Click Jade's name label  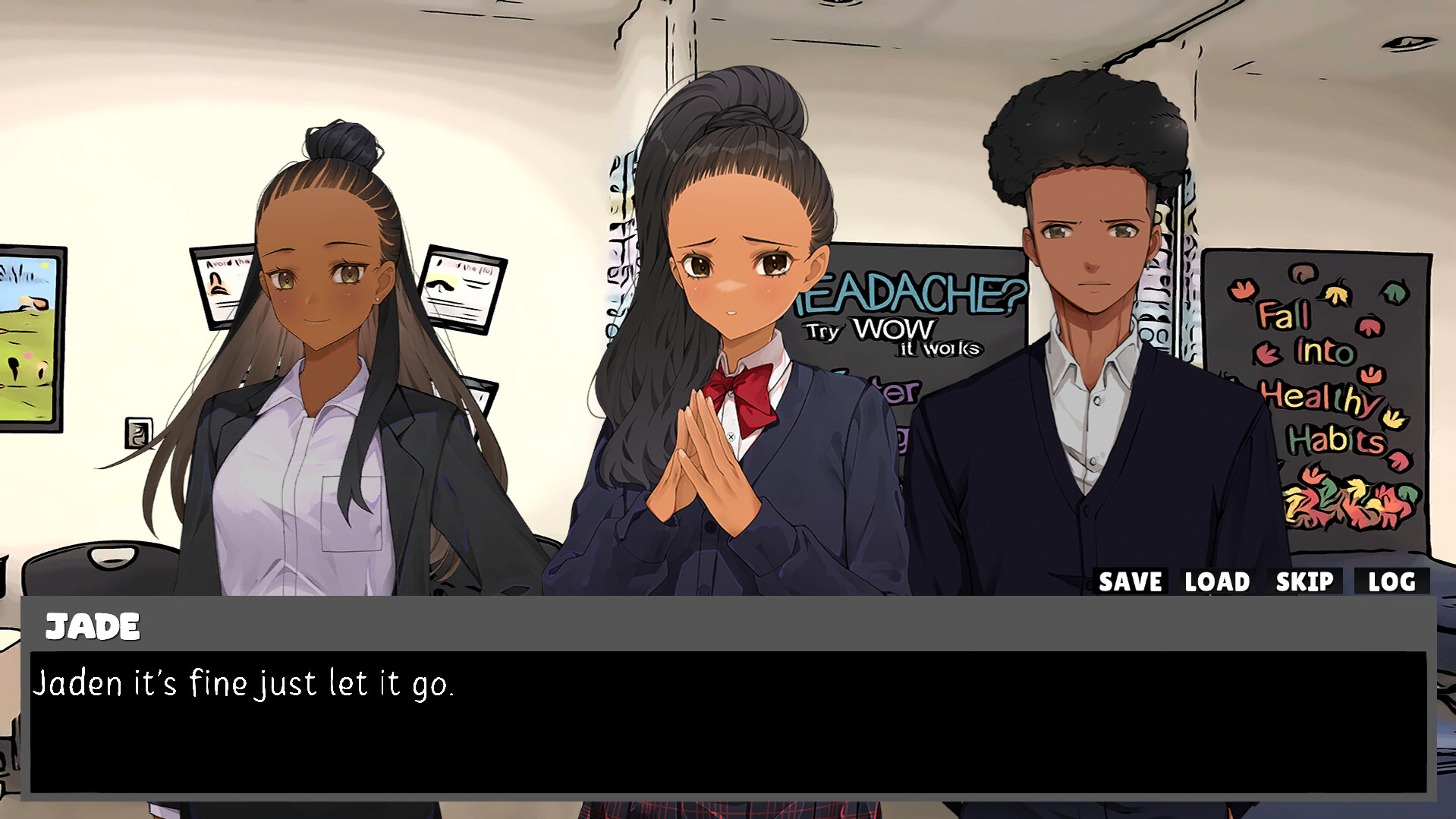click(93, 627)
